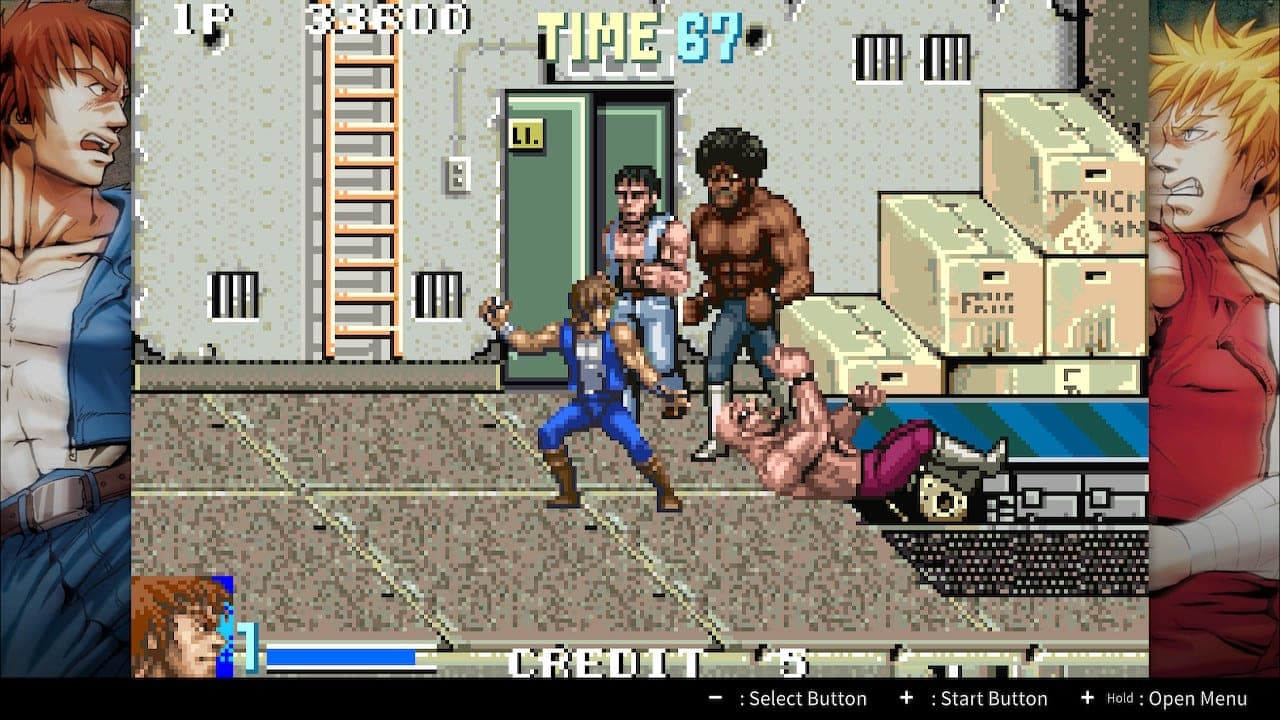Toggle the Hold plus menu indicator
This screenshot has height=720, width=1280.
[x=1085, y=699]
